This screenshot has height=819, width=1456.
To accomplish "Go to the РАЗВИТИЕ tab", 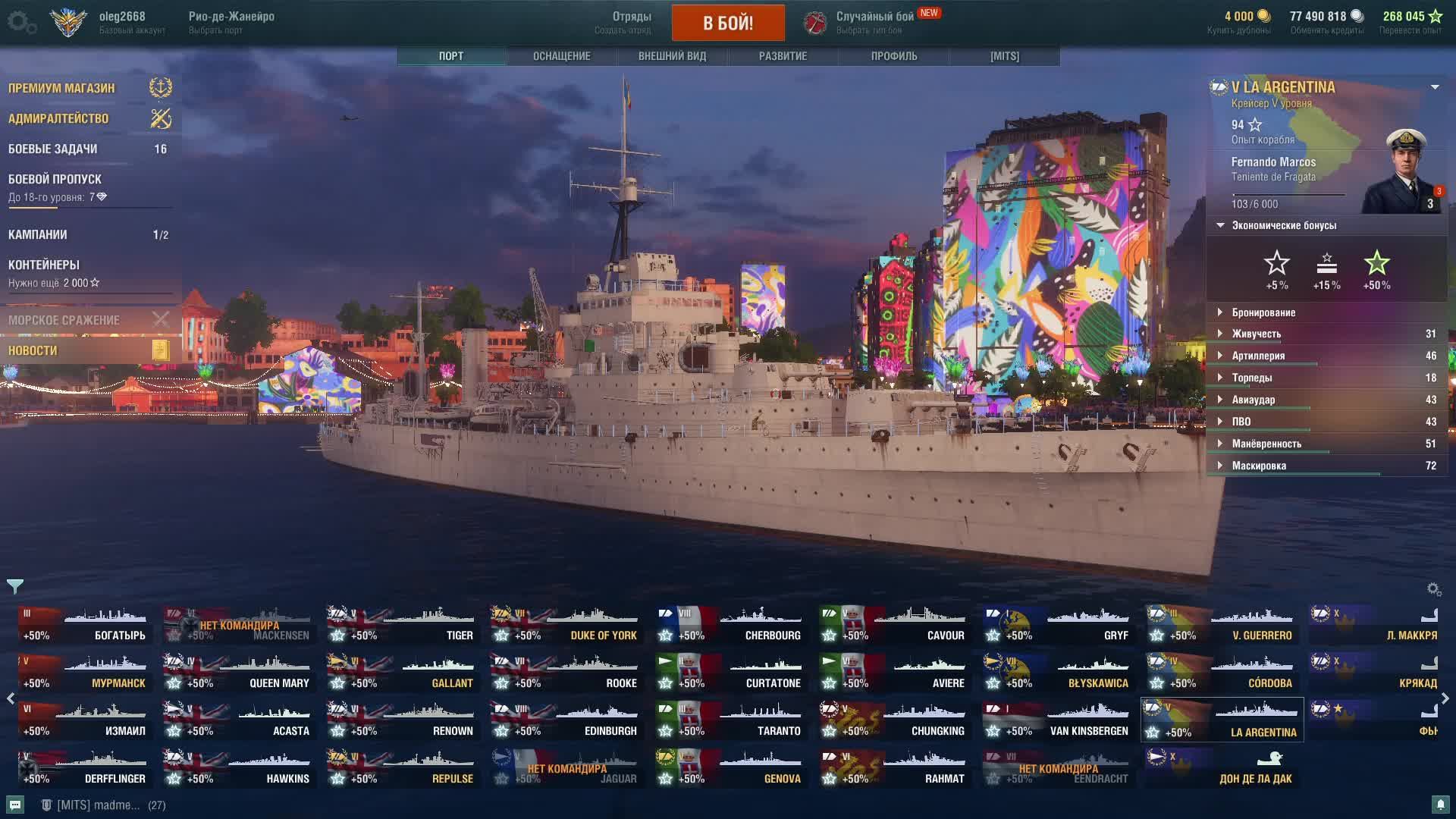I will click(783, 56).
